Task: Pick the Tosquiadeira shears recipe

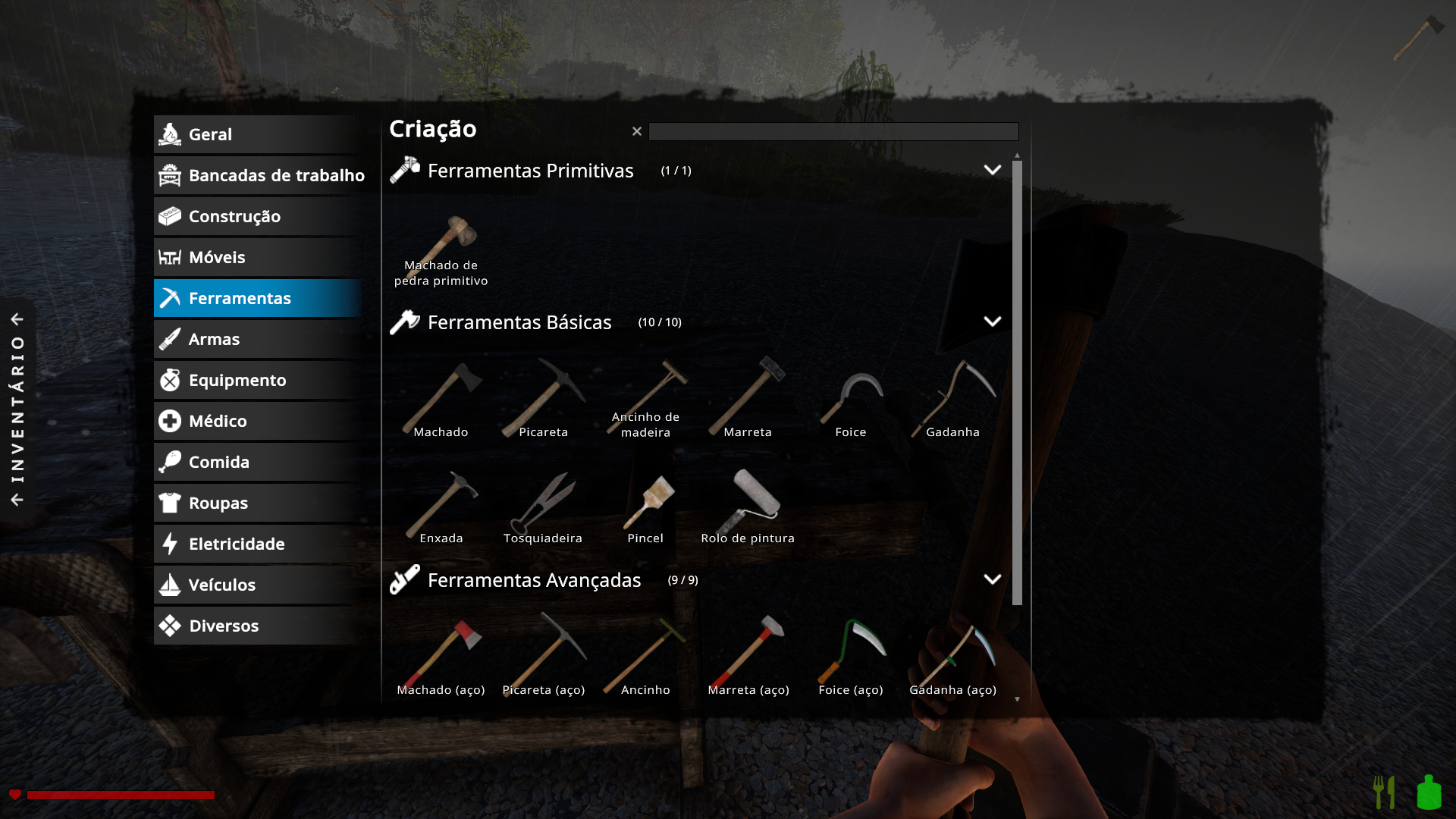Action: coord(543,507)
